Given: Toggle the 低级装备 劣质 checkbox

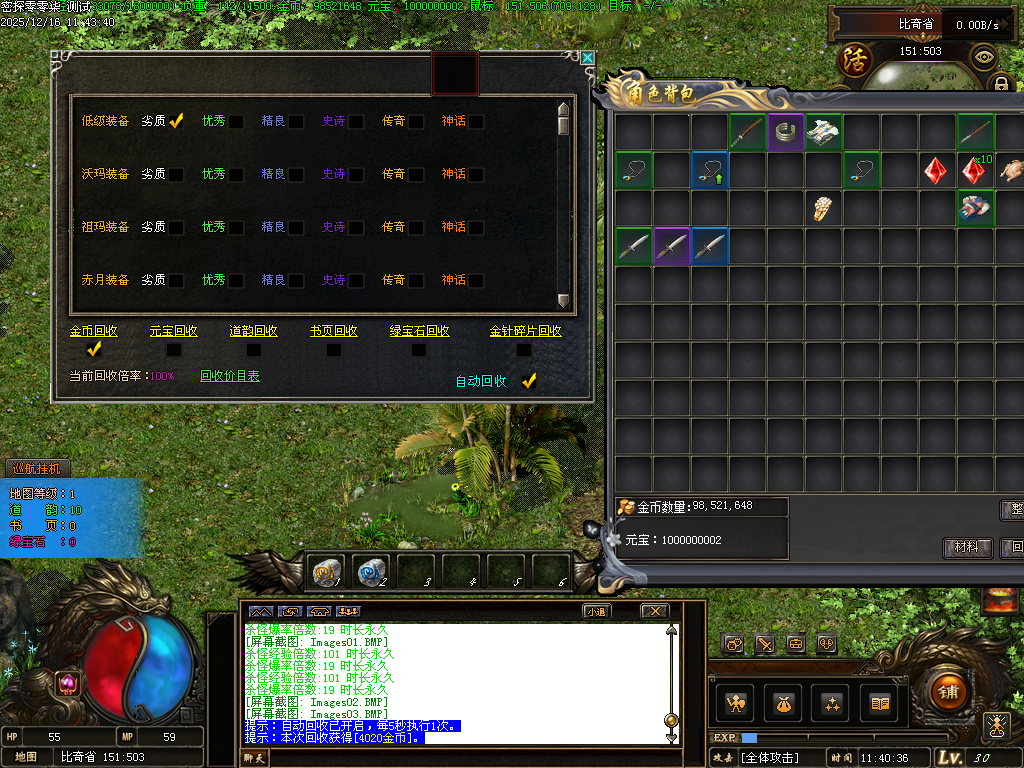Looking at the screenshot, I should [176, 121].
